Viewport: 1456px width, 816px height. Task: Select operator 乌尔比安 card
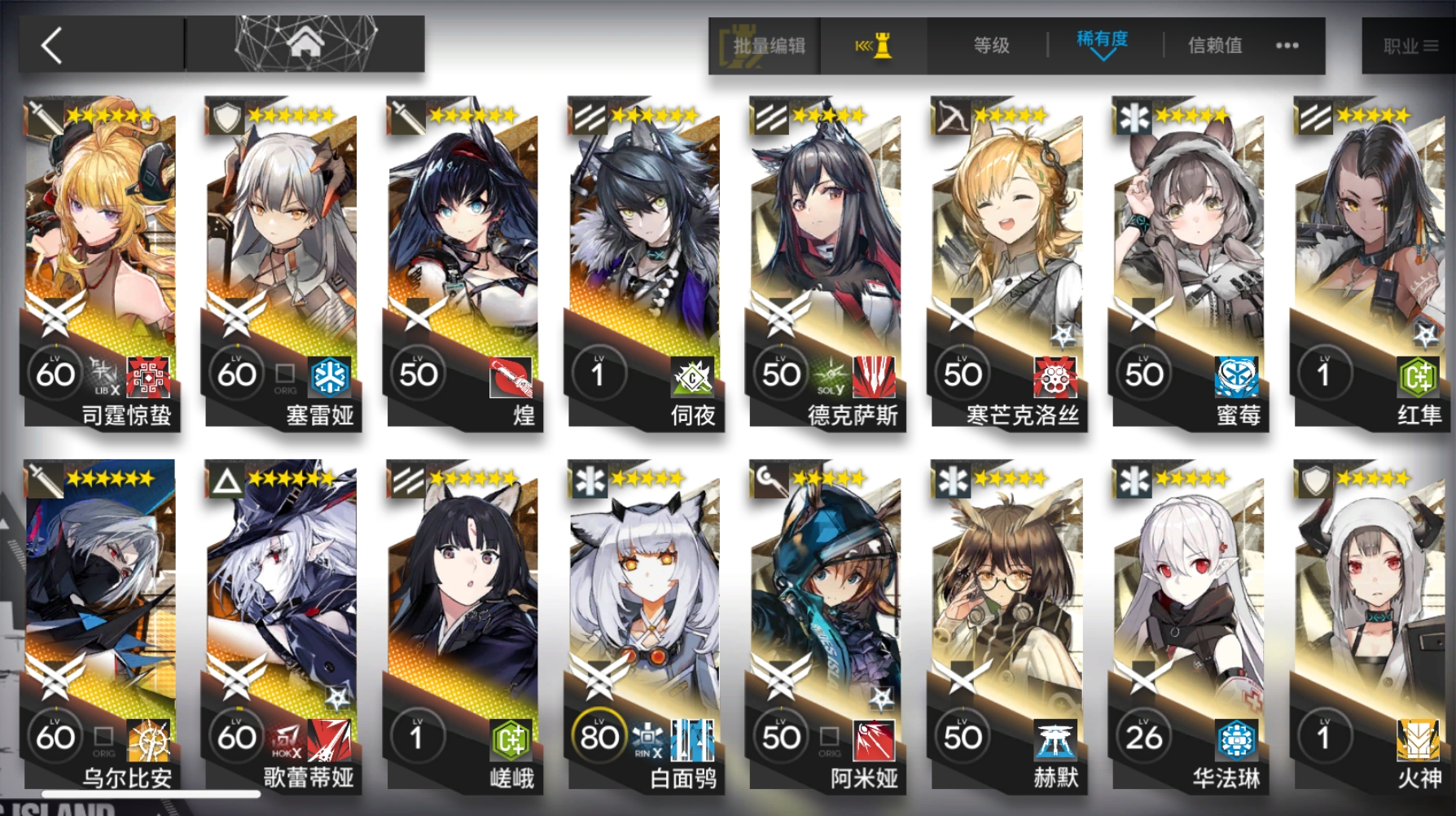point(101,624)
